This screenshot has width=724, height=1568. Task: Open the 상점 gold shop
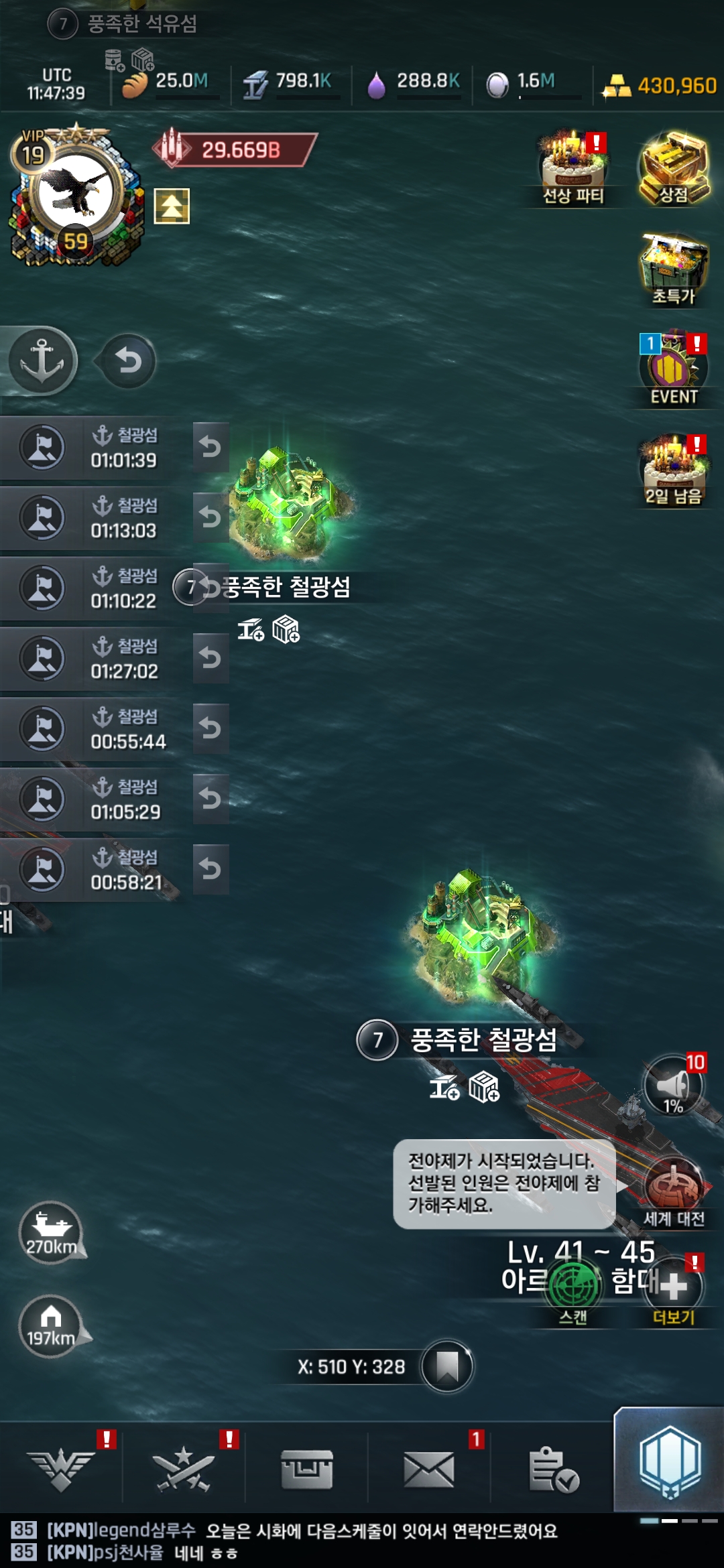pyautogui.click(x=674, y=169)
